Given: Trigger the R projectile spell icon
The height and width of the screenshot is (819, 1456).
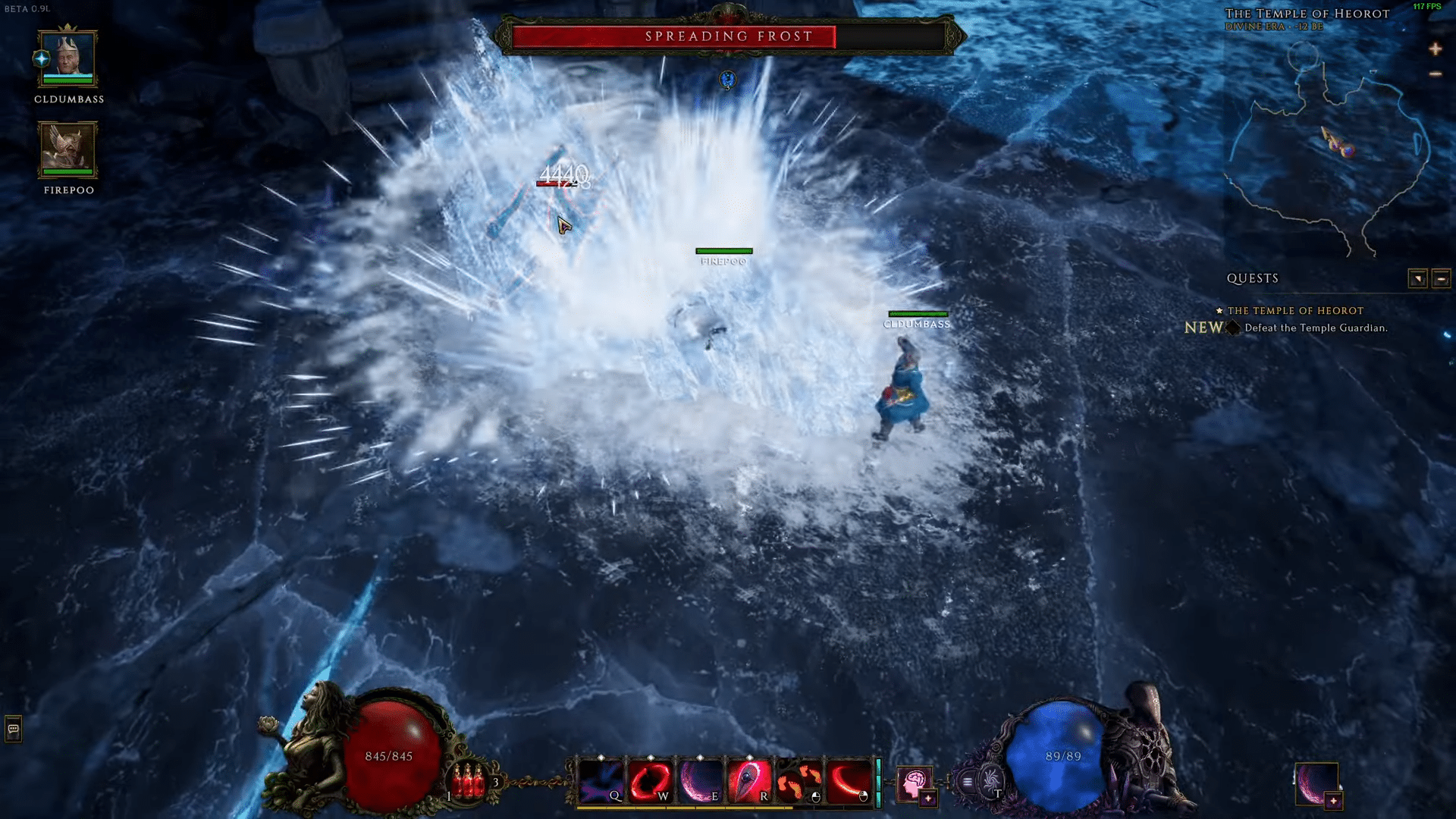Looking at the screenshot, I should pyautogui.click(x=750, y=781).
